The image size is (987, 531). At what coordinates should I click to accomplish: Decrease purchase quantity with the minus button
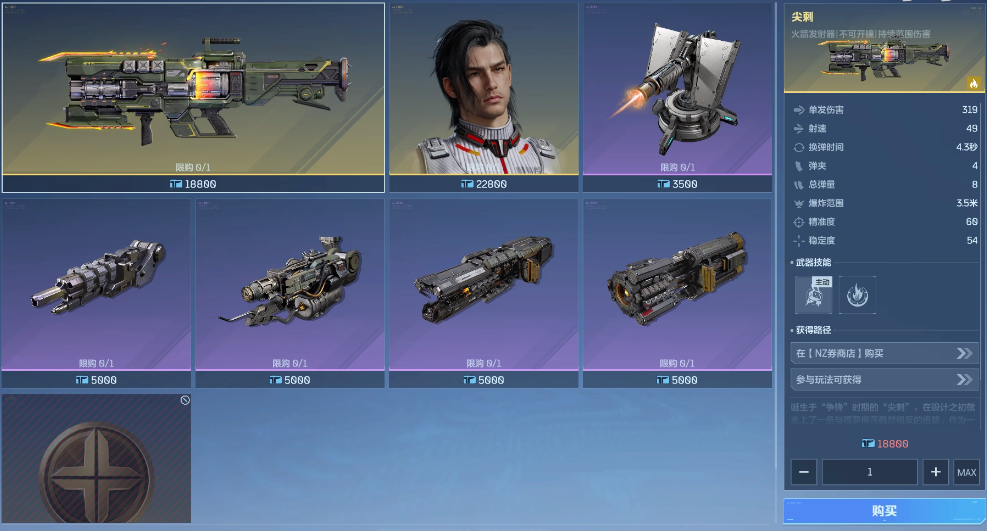(806, 472)
